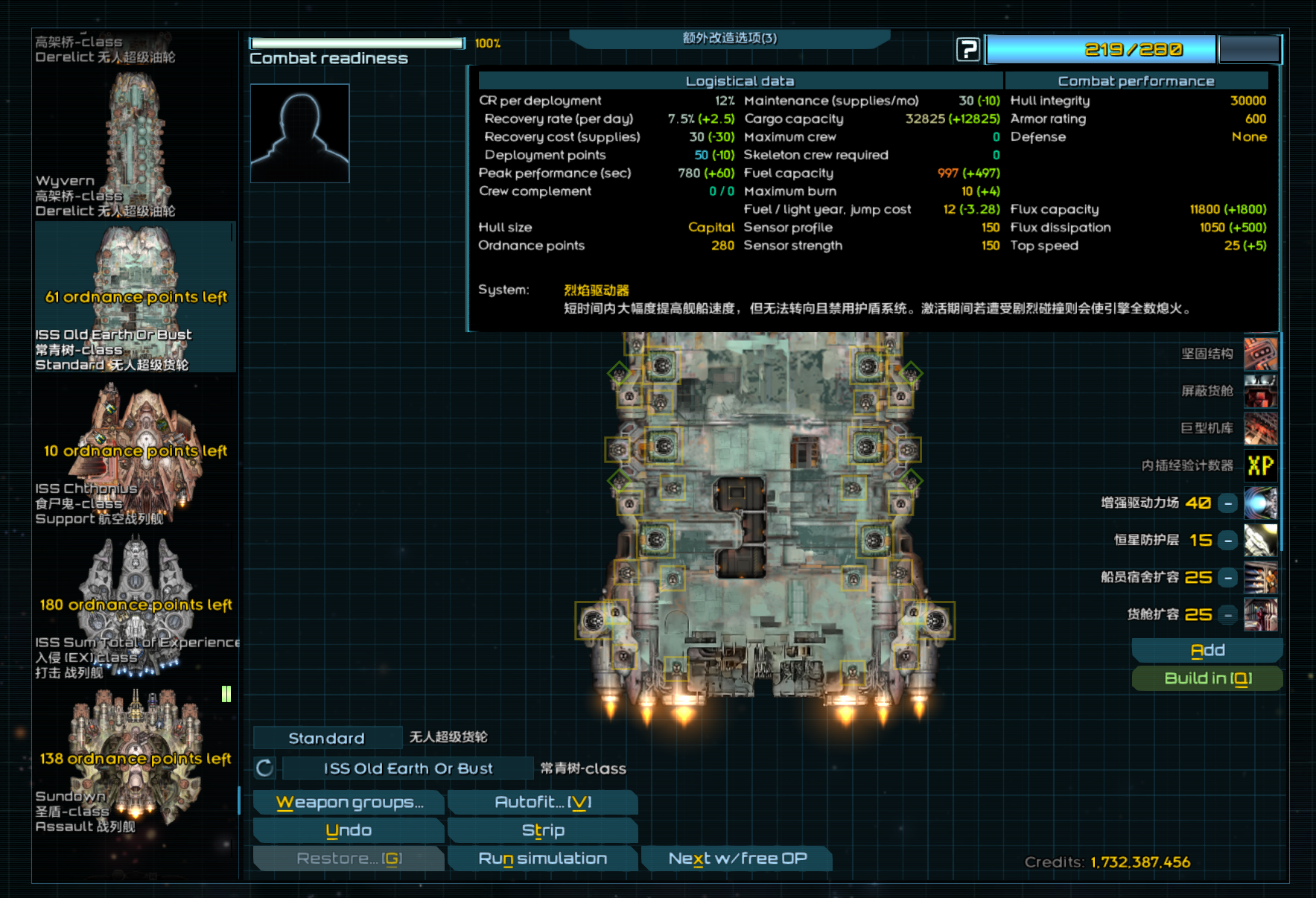Image resolution: width=1316 pixels, height=898 pixels.
Task: Go to next ship with free OP
Action: pos(737,859)
